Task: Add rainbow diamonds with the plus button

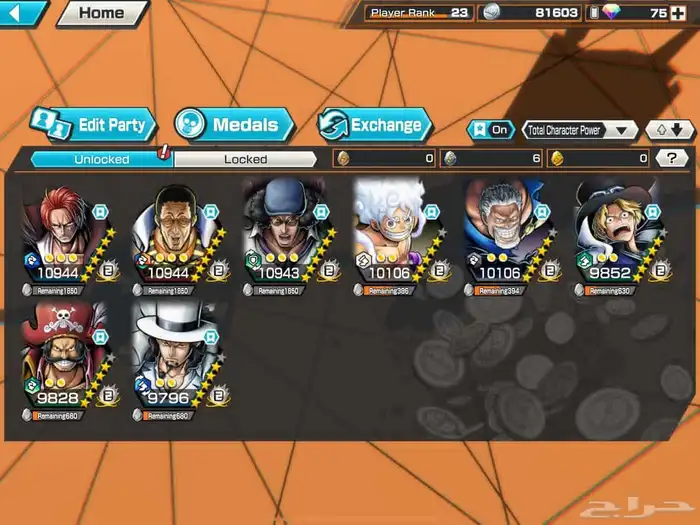Action: pyautogui.click(x=680, y=13)
